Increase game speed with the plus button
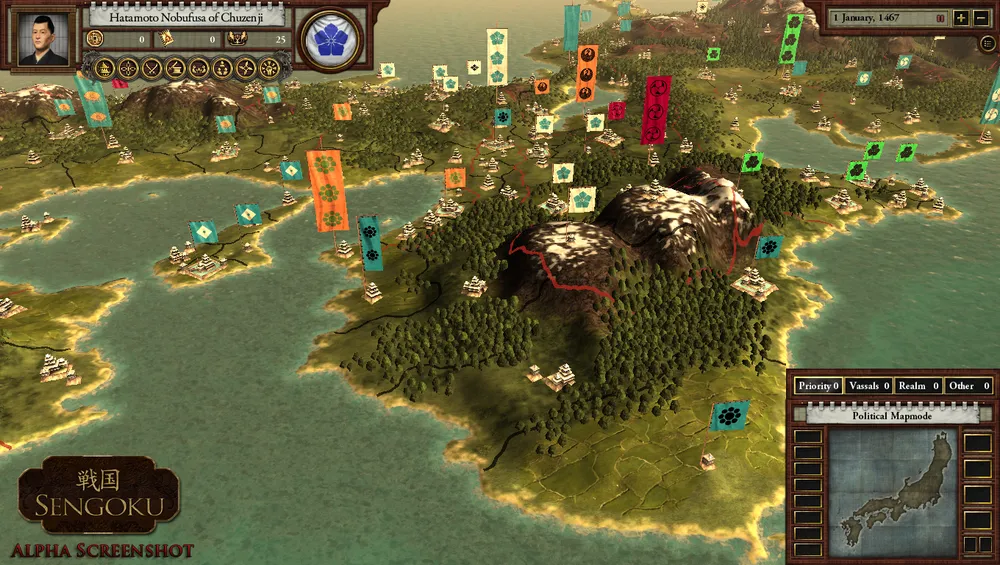This screenshot has width=1000, height=565. point(961,18)
